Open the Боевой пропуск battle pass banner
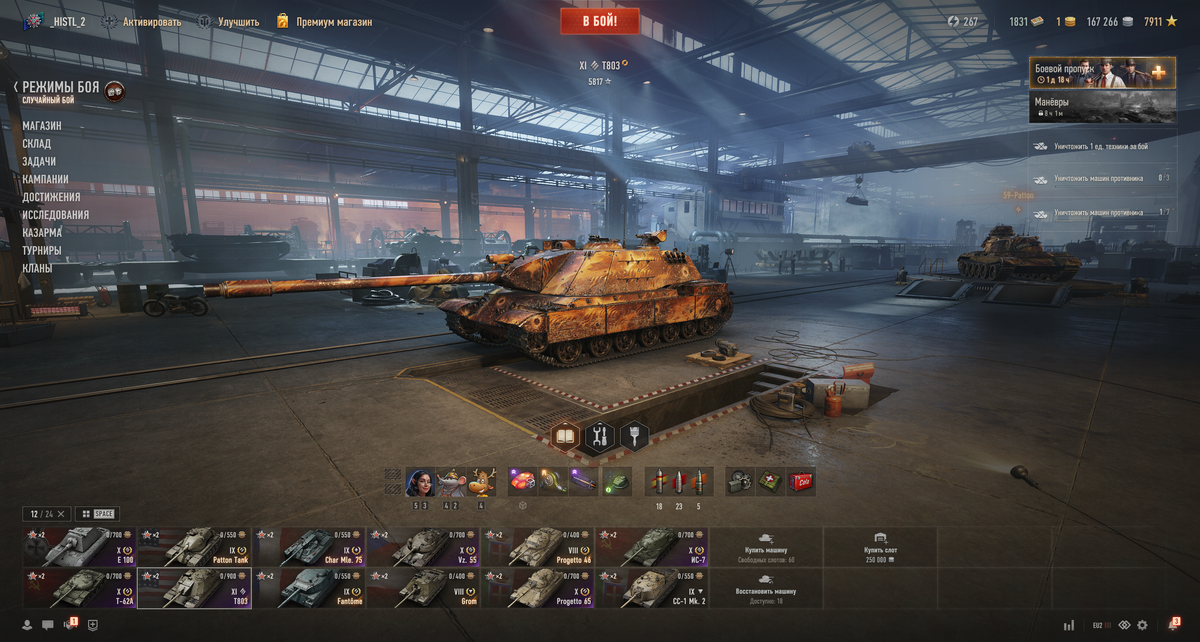 click(1102, 73)
